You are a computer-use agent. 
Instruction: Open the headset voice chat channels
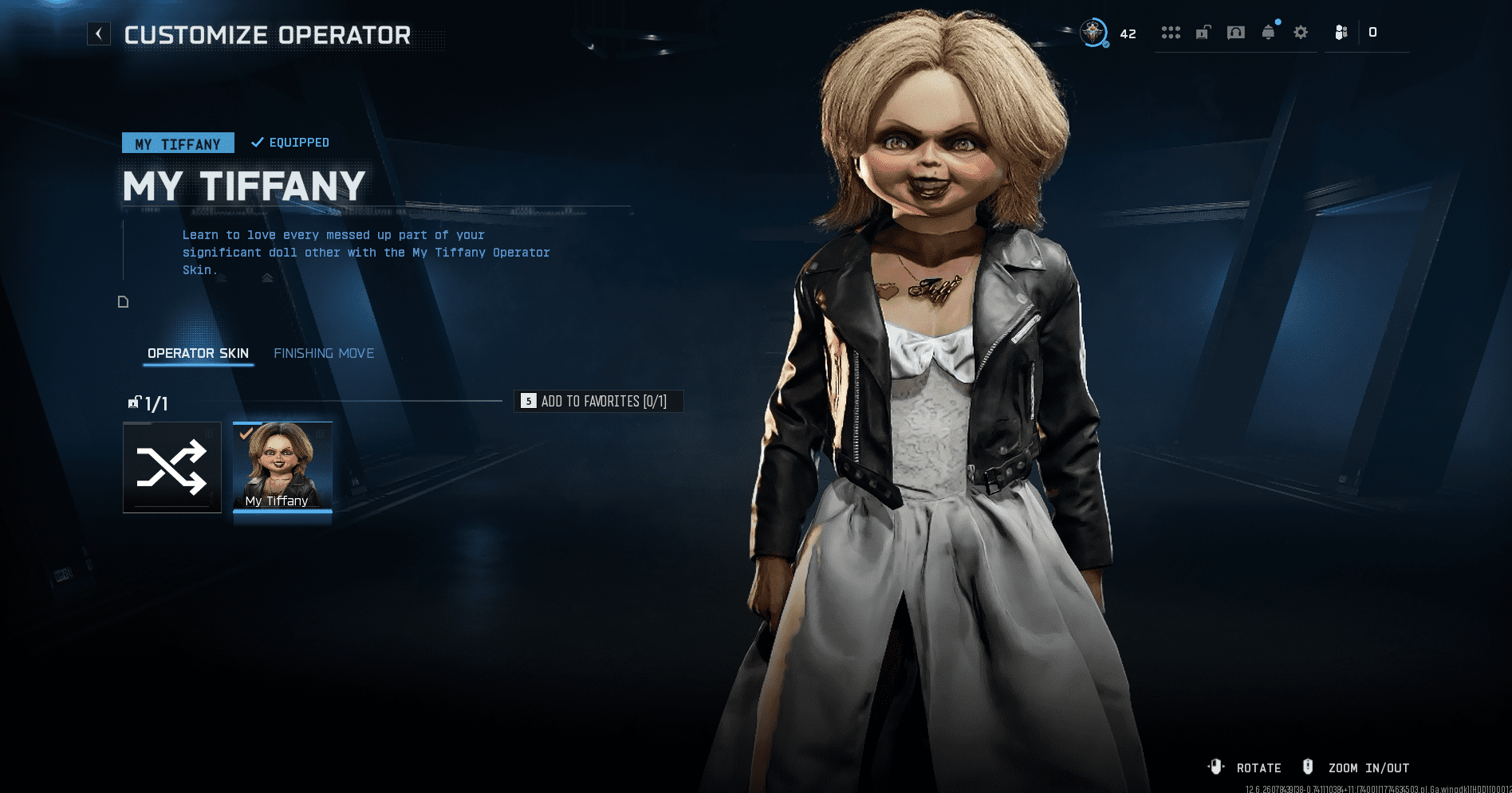pyautogui.click(x=1236, y=33)
